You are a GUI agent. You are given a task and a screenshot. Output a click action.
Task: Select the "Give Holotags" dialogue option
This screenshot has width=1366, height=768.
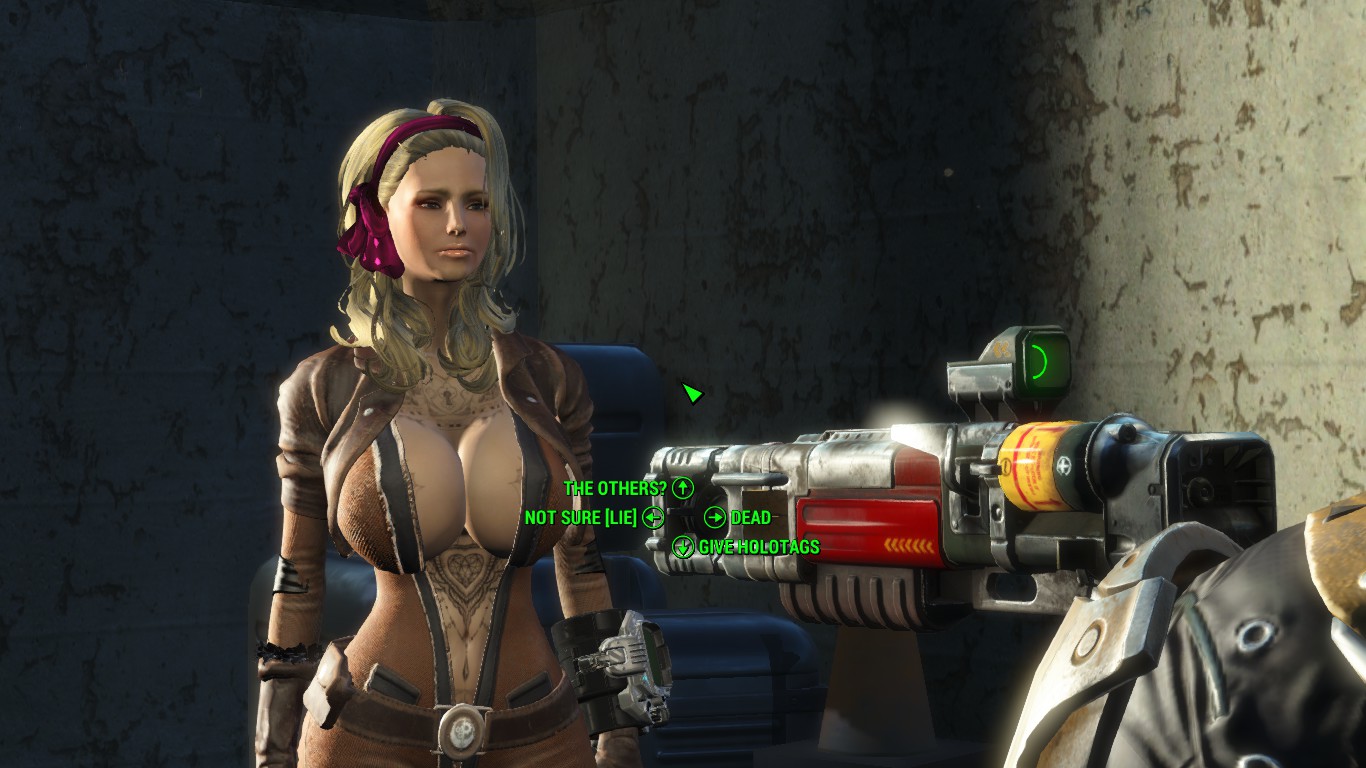point(758,547)
